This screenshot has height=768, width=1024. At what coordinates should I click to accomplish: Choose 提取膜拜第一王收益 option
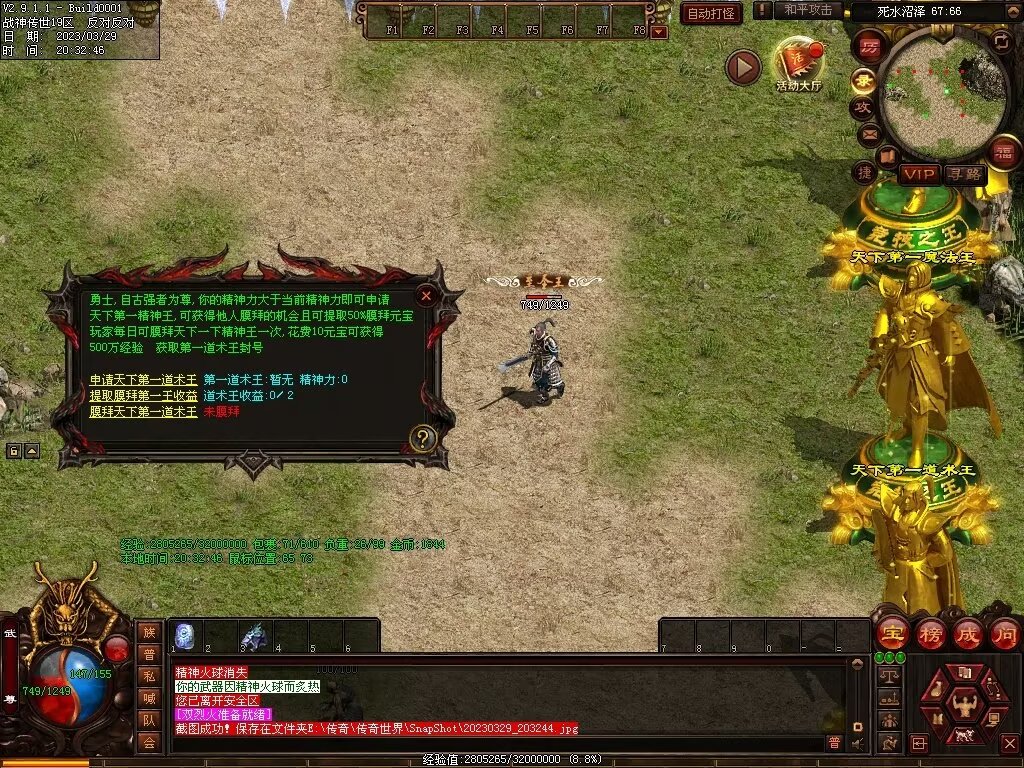pyautogui.click(x=143, y=396)
